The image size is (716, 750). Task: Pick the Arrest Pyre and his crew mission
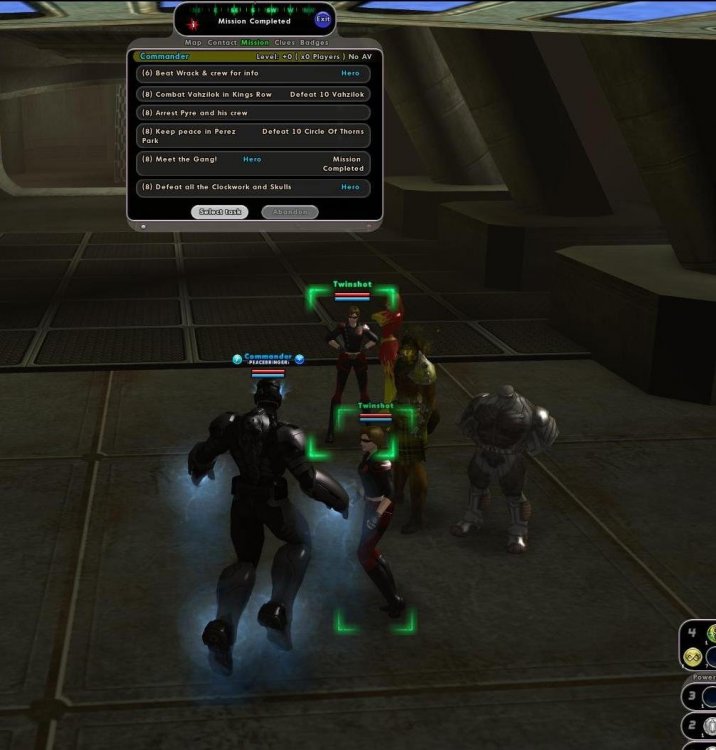pyautogui.click(x=254, y=113)
